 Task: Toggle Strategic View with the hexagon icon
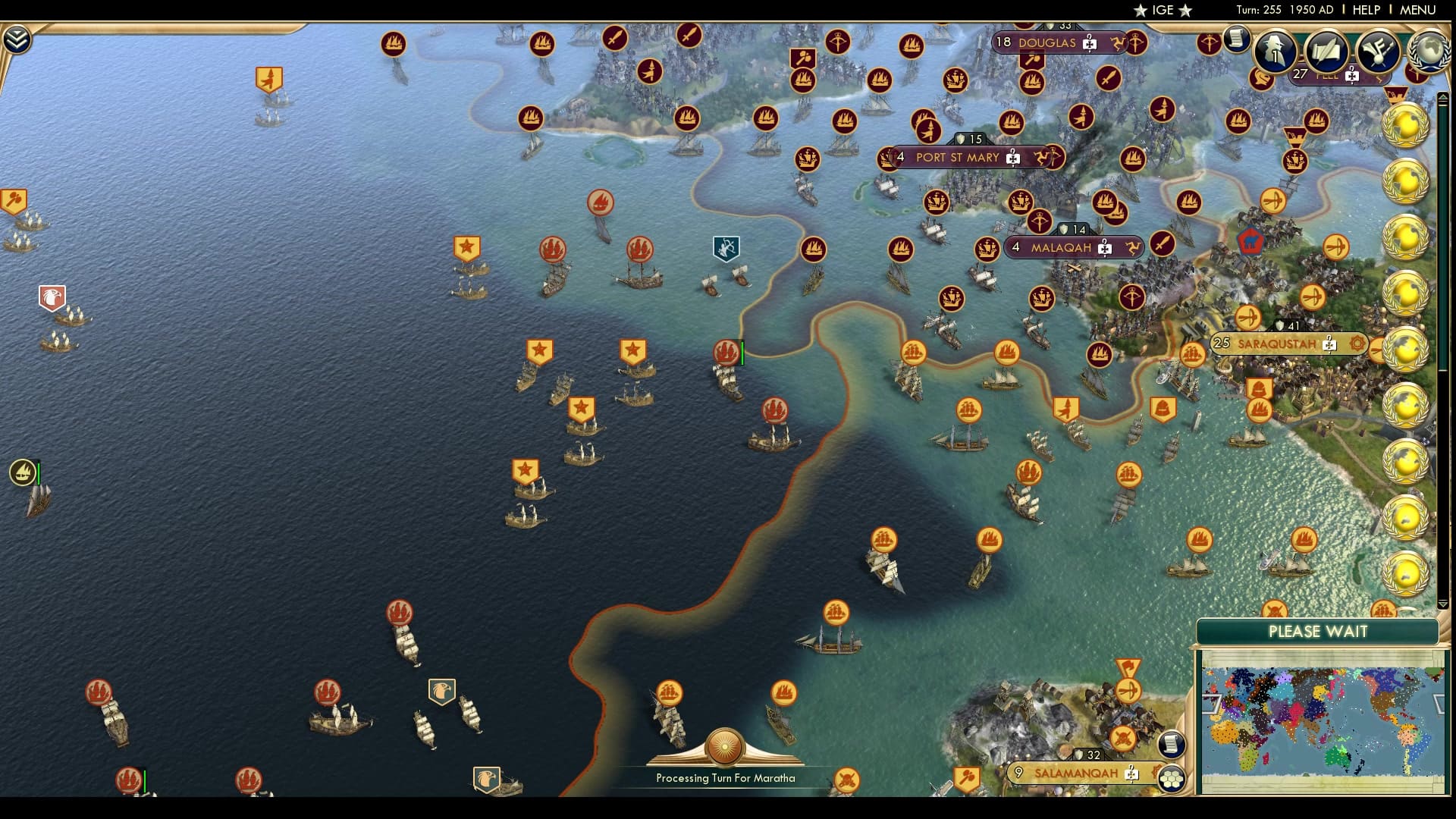[1172, 778]
